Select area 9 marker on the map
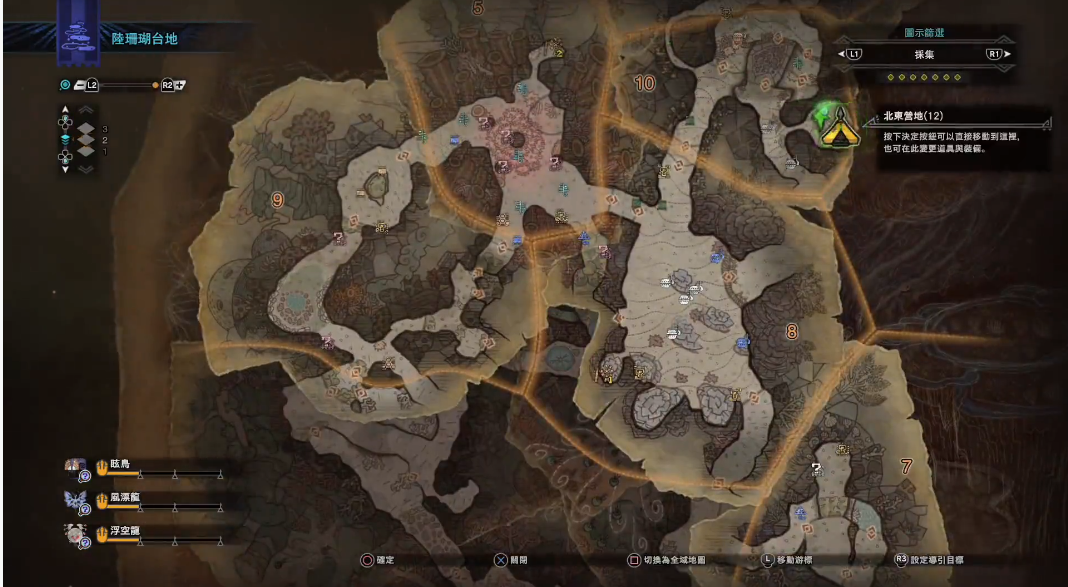Image resolution: width=1068 pixels, height=587 pixels. tap(277, 200)
